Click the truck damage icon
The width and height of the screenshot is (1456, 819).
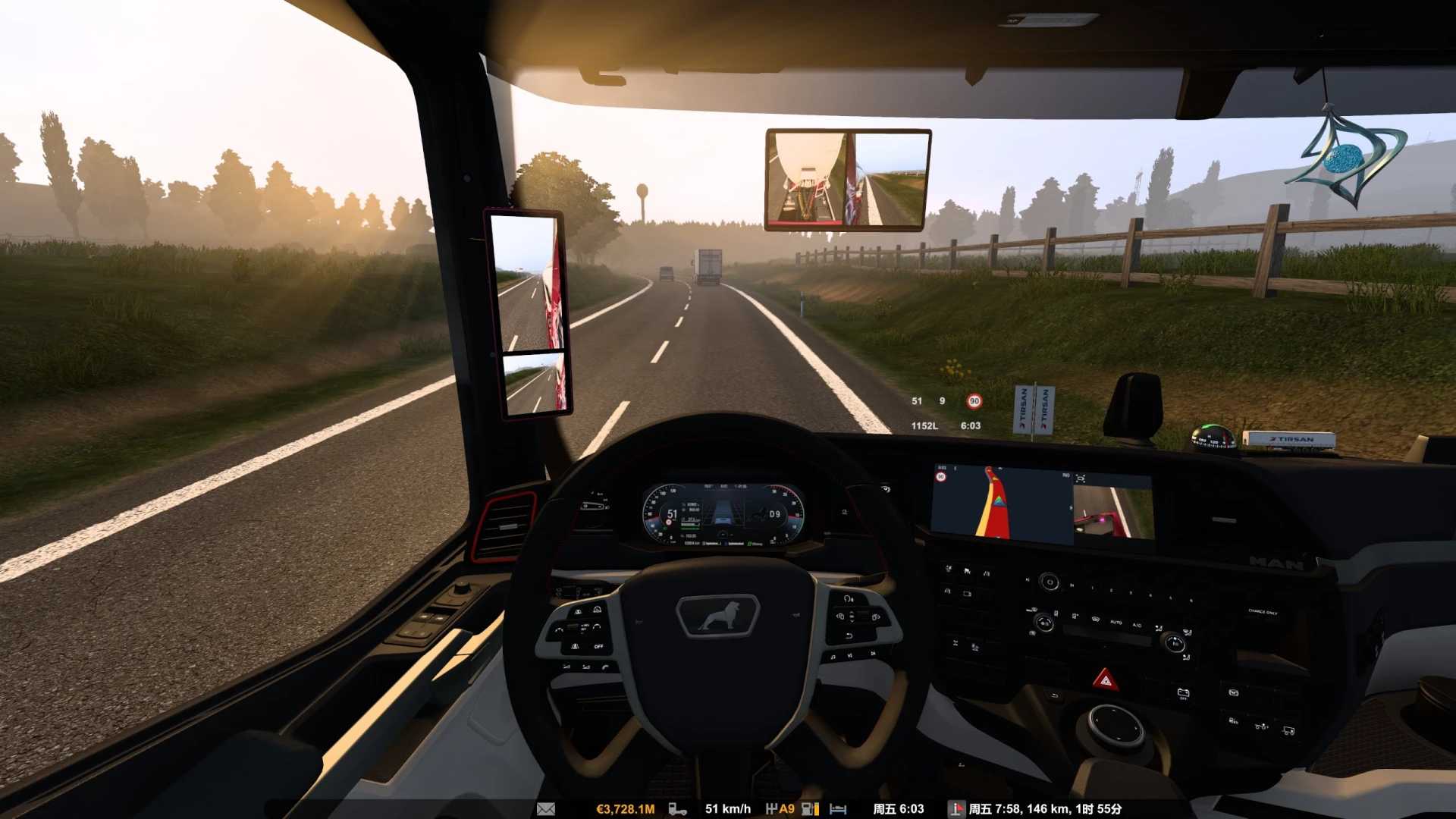[x=677, y=809]
